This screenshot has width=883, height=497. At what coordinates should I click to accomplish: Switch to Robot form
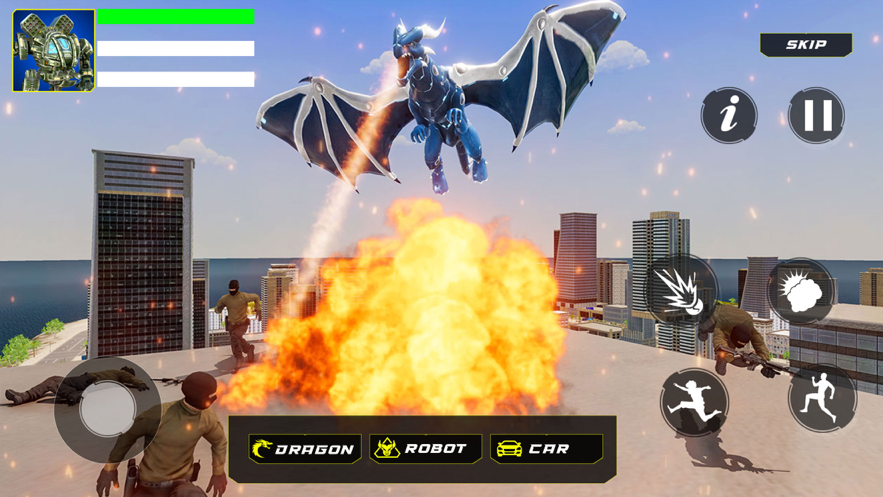(x=425, y=449)
